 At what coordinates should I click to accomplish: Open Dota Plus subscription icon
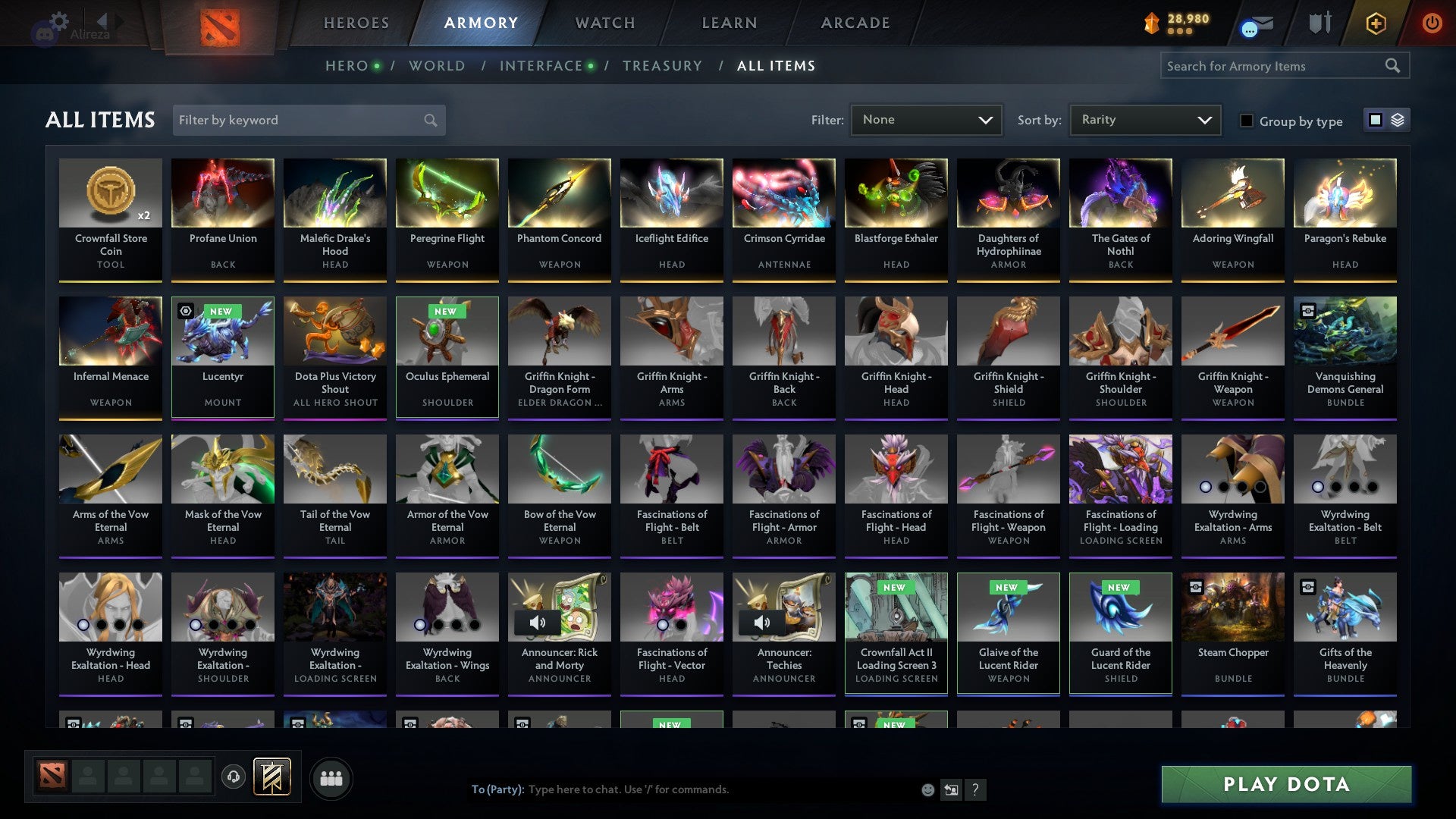1376,24
